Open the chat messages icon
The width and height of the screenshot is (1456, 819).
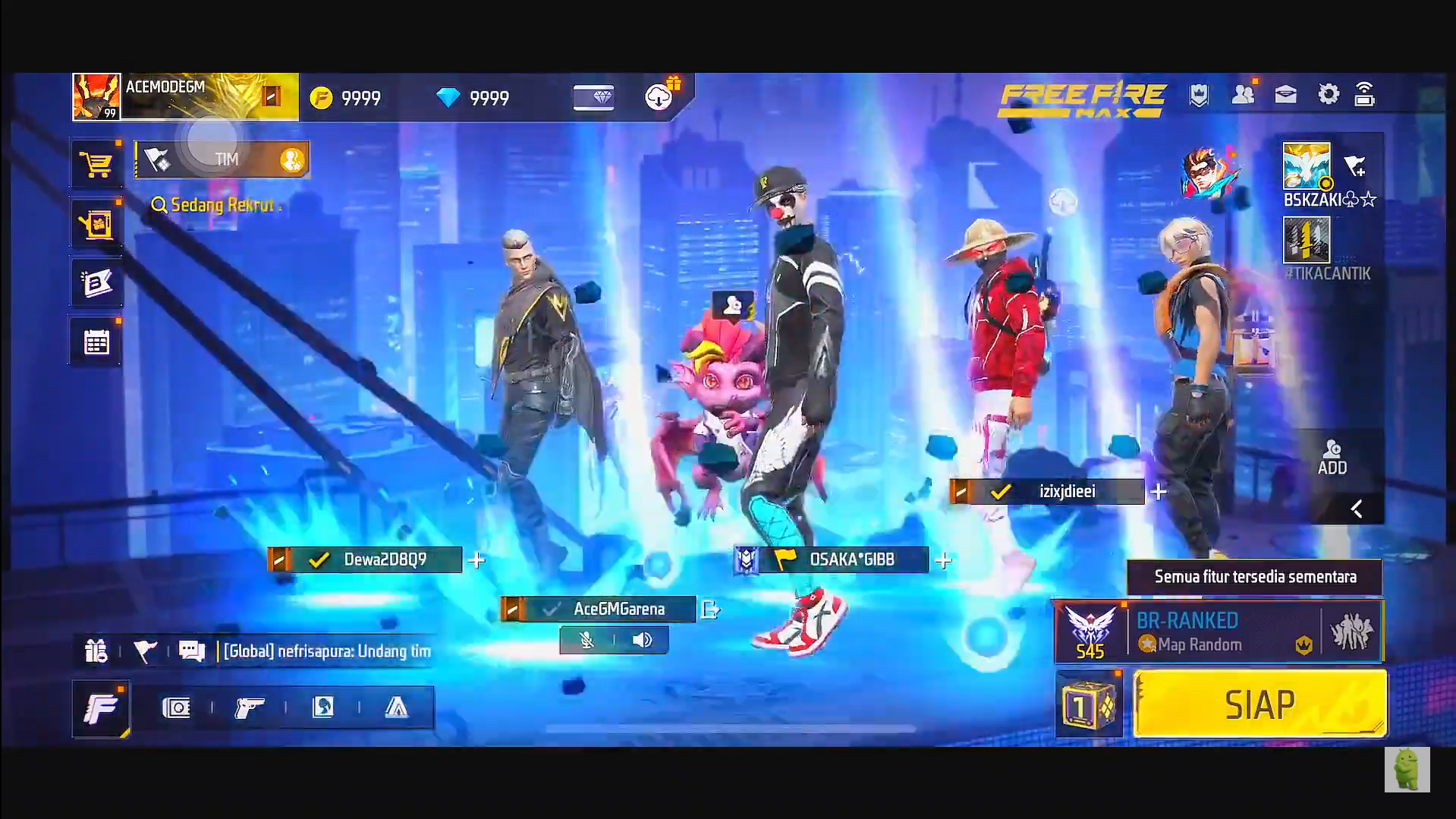pos(190,650)
